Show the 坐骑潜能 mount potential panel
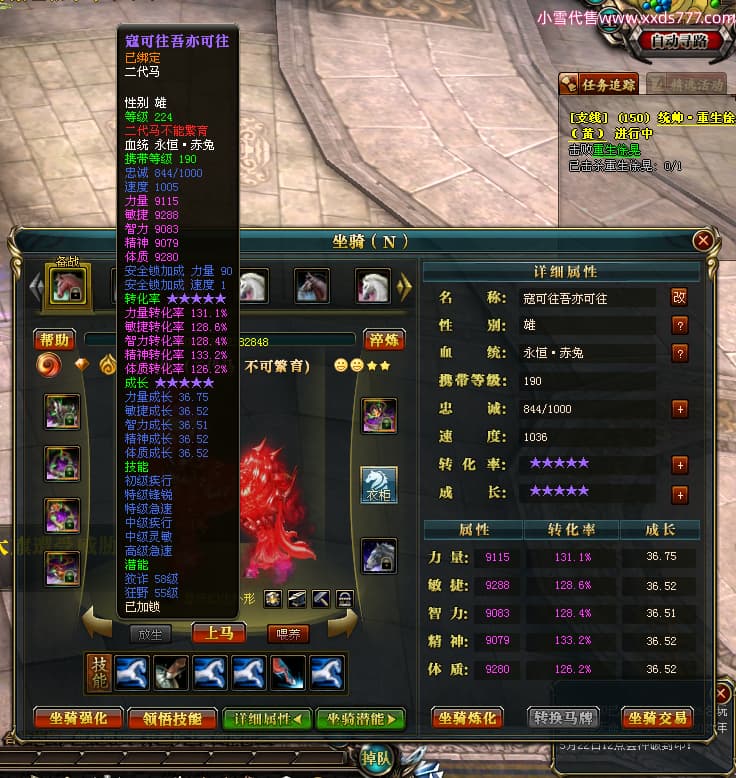 [x=361, y=718]
